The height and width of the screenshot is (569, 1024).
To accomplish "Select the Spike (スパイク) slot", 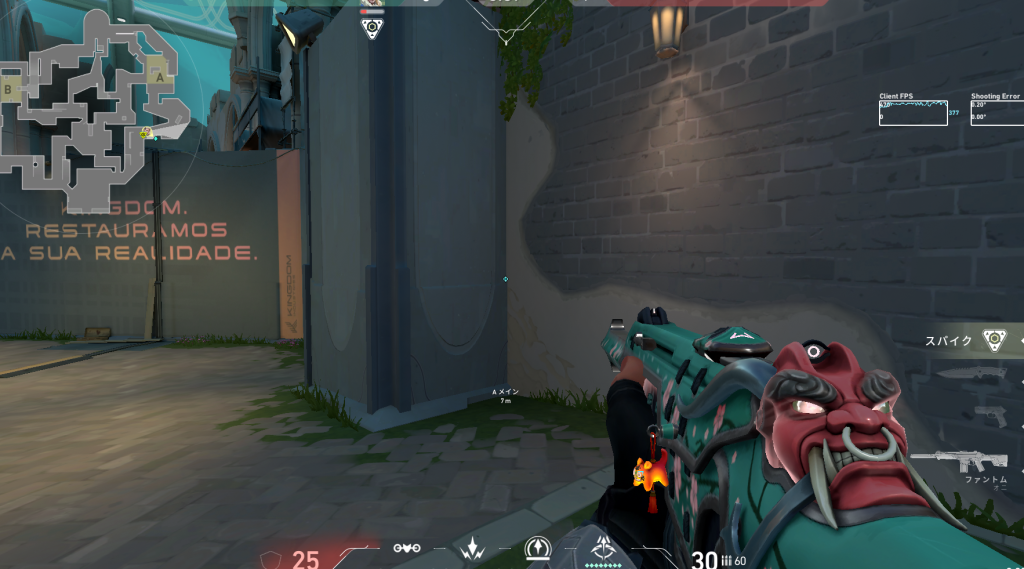I will (993, 340).
